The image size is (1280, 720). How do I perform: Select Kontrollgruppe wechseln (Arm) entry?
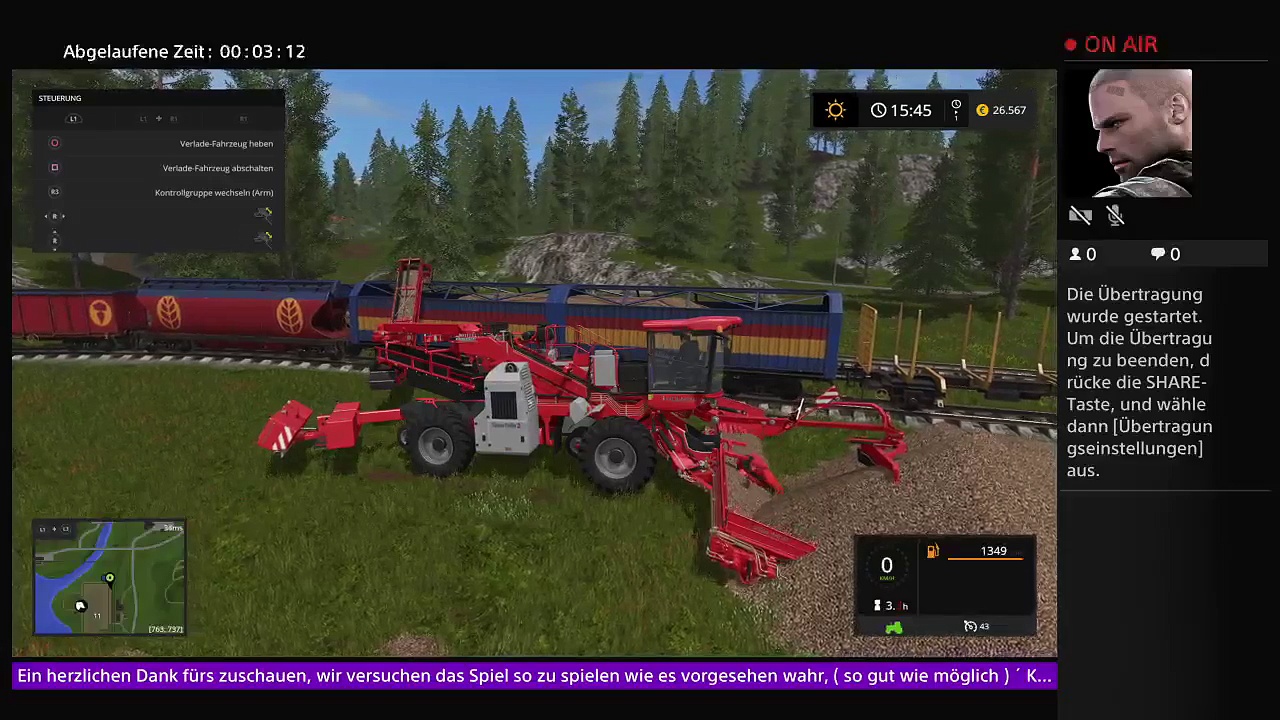(213, 192)
